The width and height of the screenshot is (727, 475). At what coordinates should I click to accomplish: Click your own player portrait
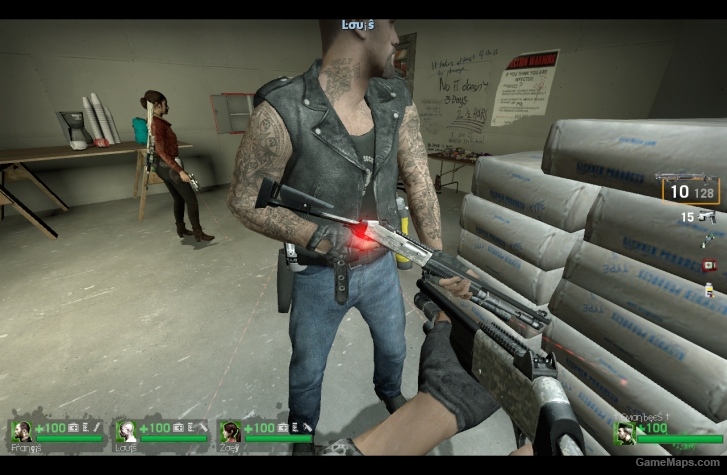point(625,432)
